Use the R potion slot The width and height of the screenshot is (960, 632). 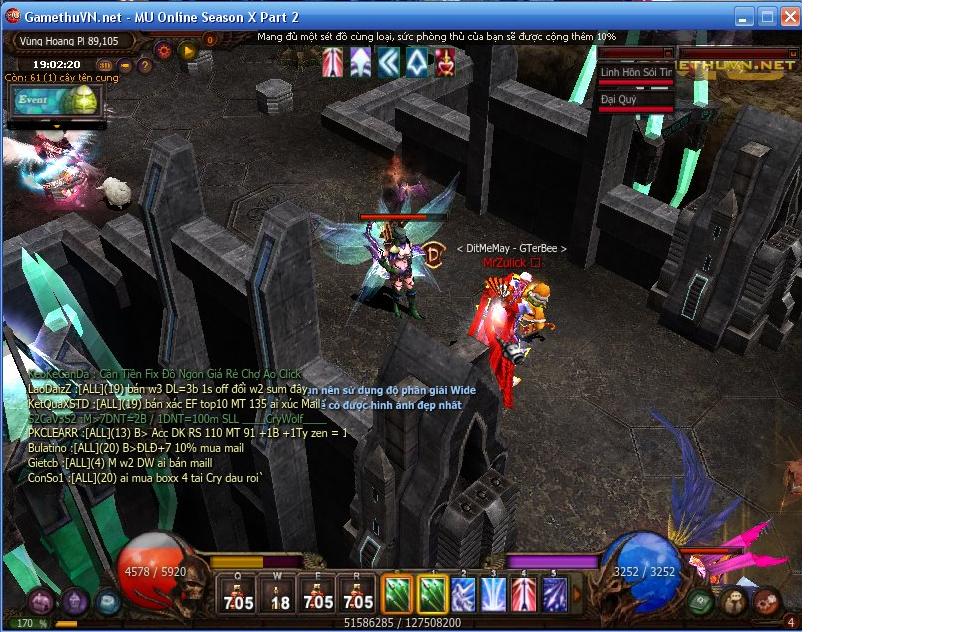pos(357,595)
